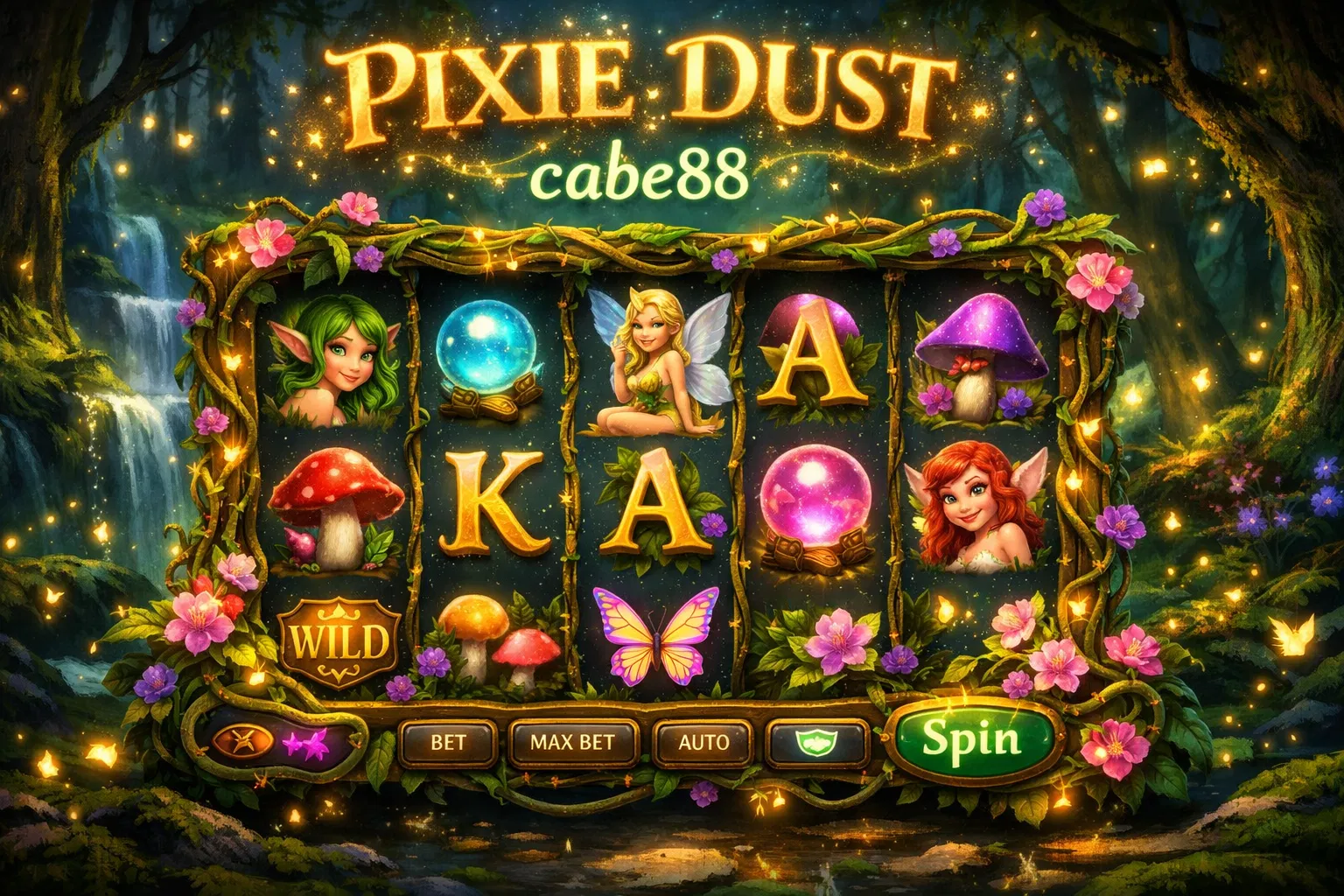
Task: Open the BET option
Action: click(x=448, y=743)
